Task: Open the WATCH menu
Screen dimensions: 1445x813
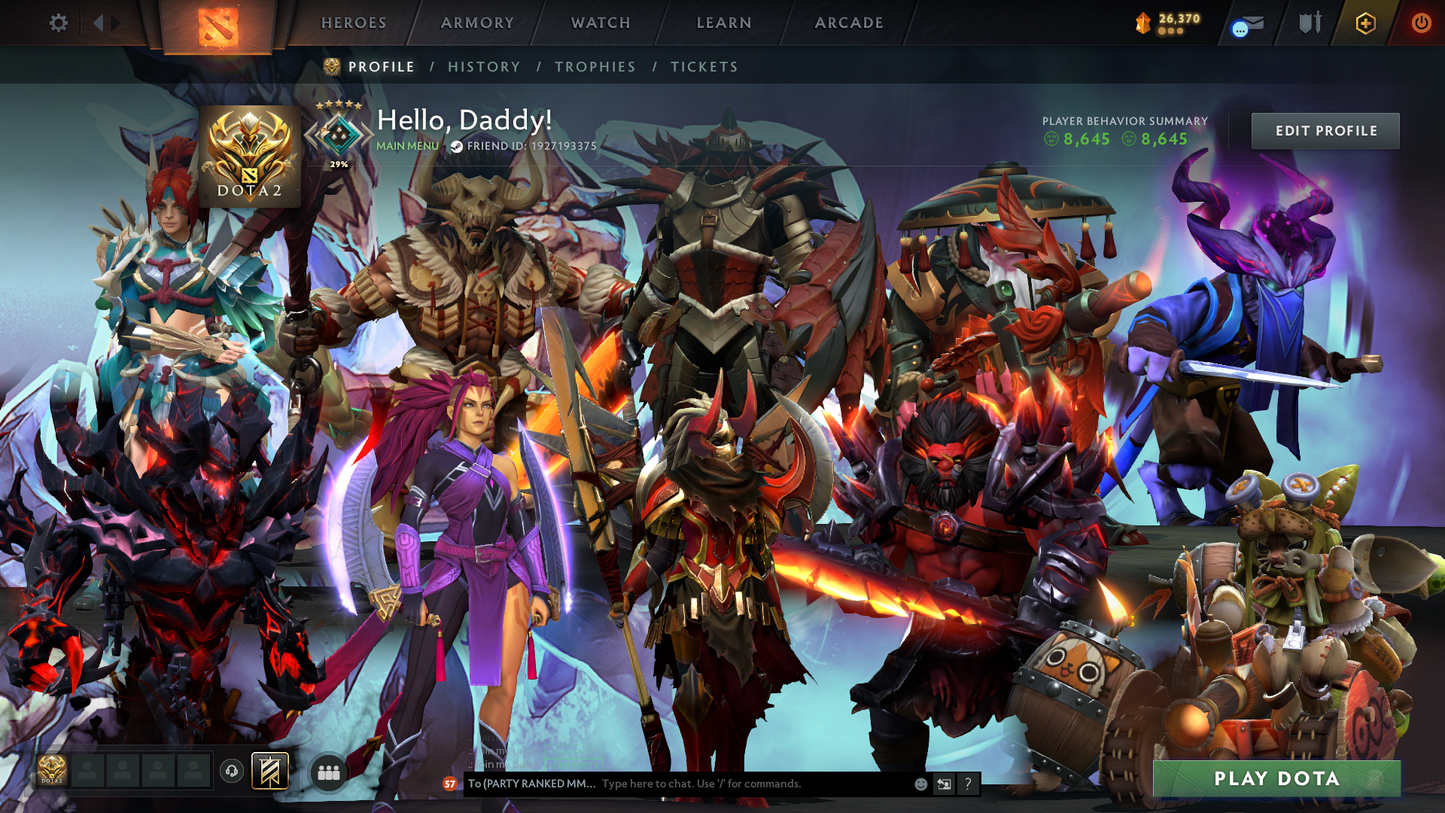Action: (x=599, y=22)
